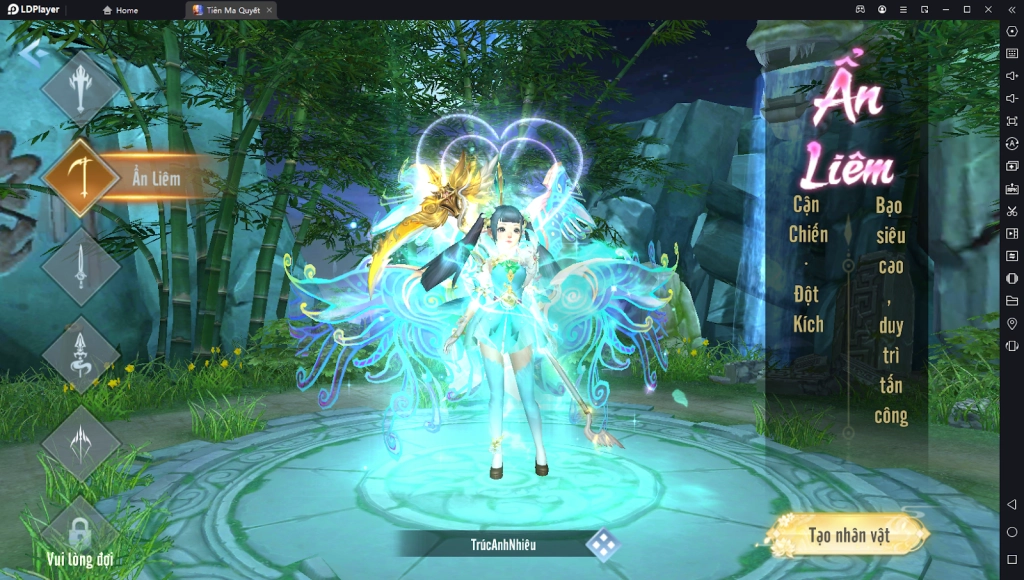Randomize the character name with the dice icon
1024x580 pixels.
pyautogui.click(x=602, y=544)
